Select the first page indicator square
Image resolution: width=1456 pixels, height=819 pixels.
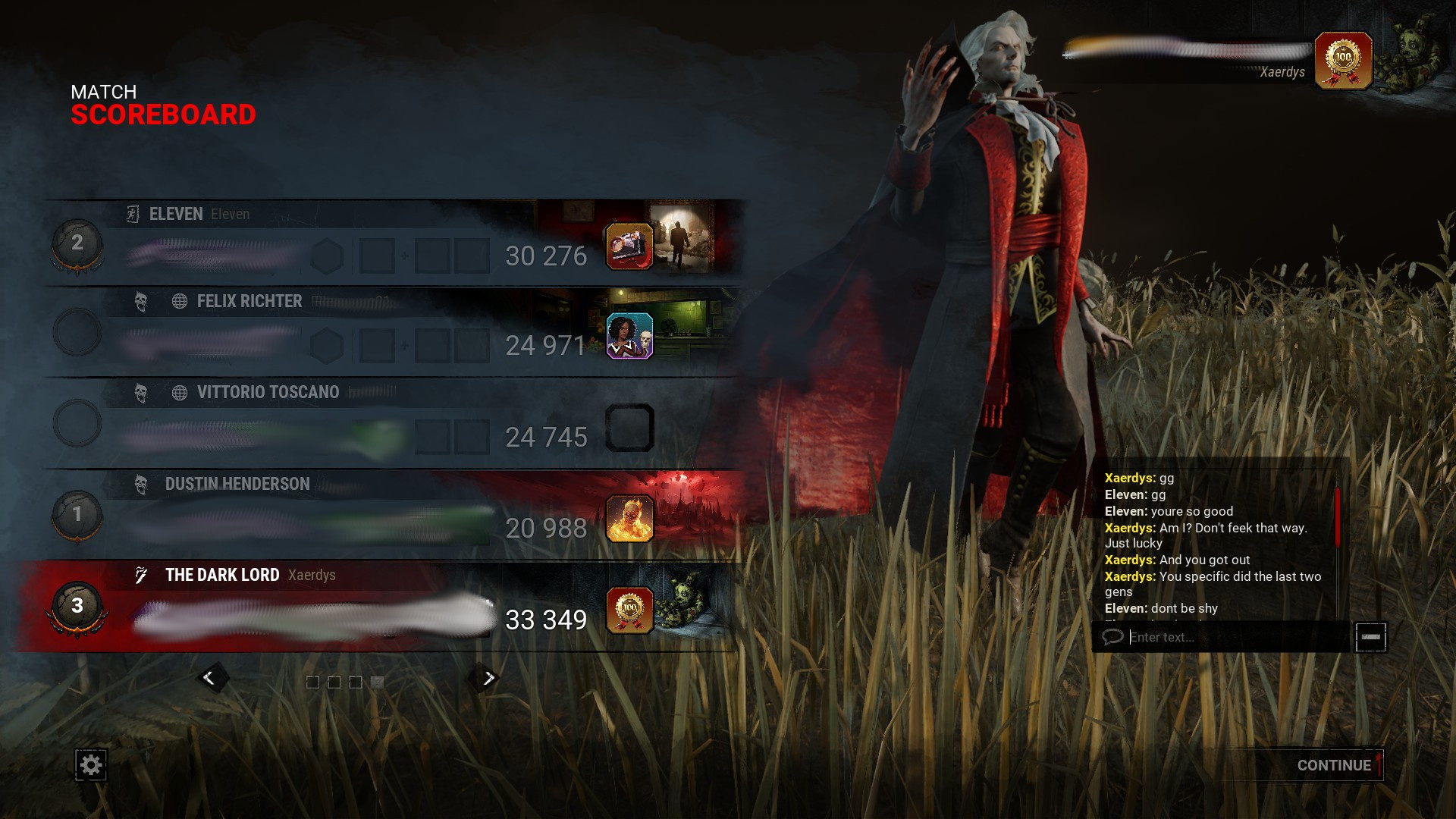pyautogui.click(x=313, y=681)
